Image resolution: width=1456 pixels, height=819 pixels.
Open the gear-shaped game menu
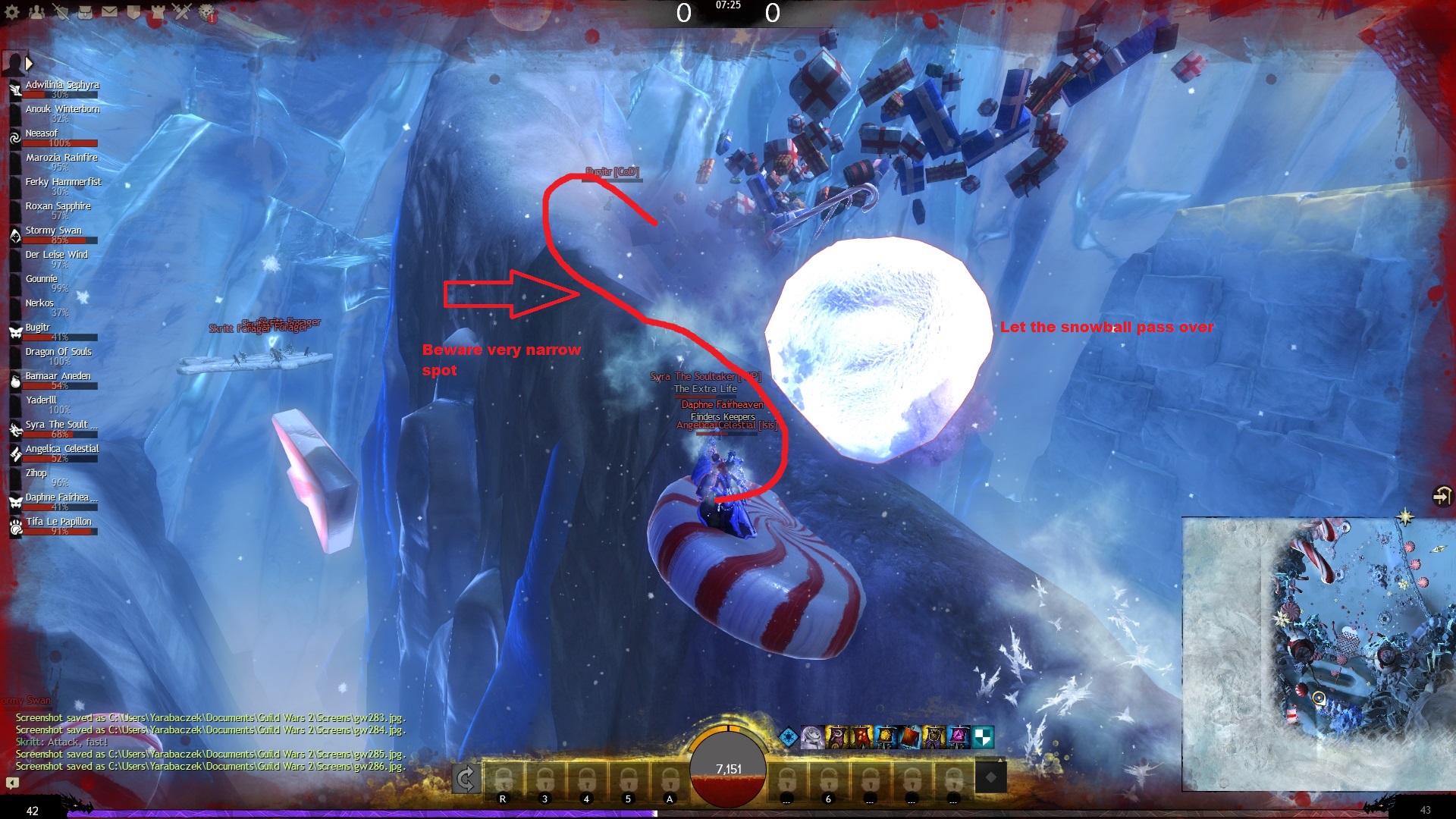point(13,12)
